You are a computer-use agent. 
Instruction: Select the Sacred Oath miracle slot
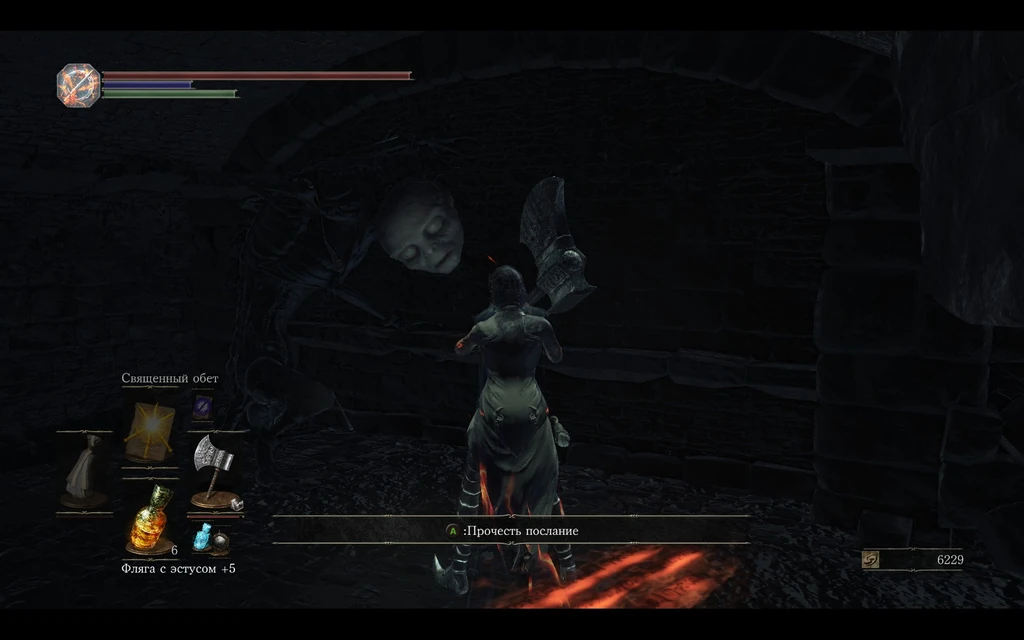click(x=149, y=431)
